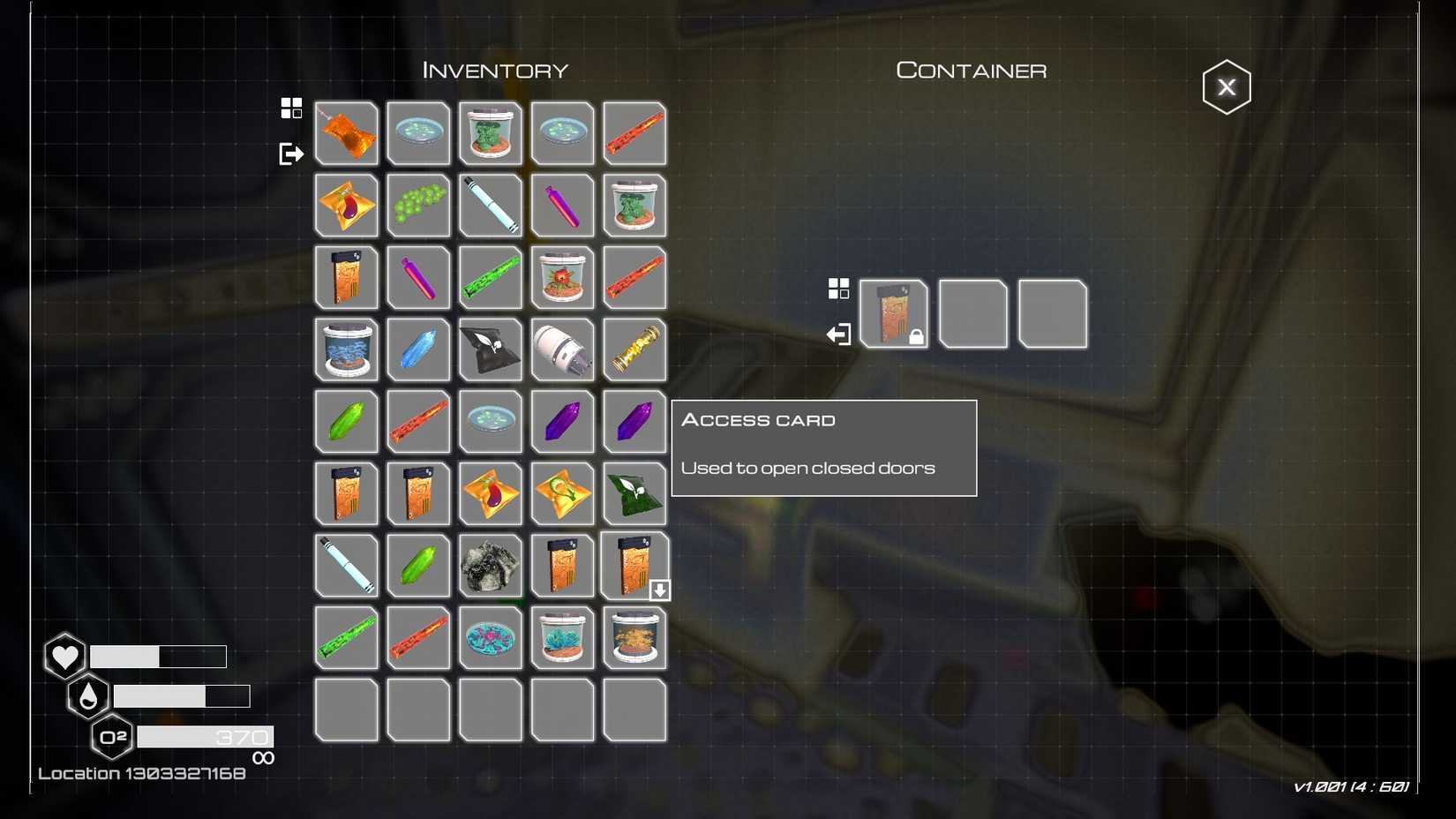
Task: Select the purple crystal item
Action: tap(562, 421)
